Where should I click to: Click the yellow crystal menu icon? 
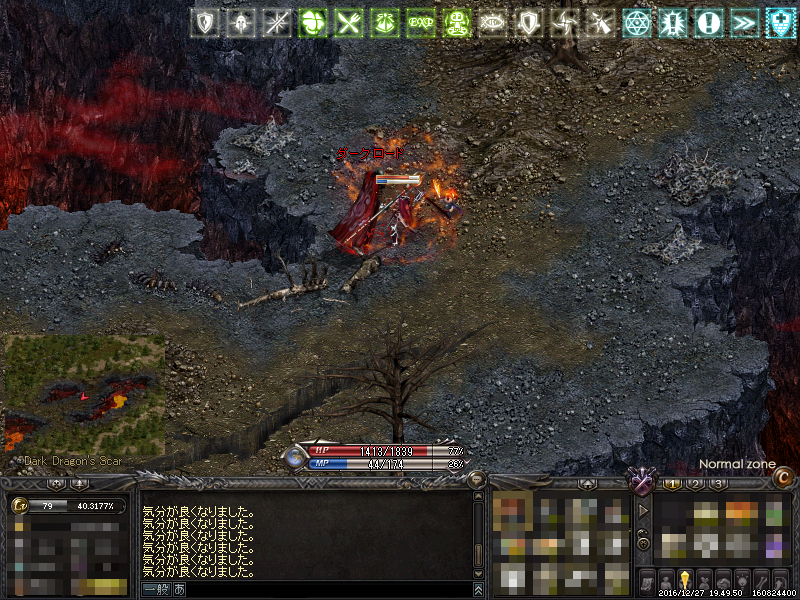(x=685, y=580)
